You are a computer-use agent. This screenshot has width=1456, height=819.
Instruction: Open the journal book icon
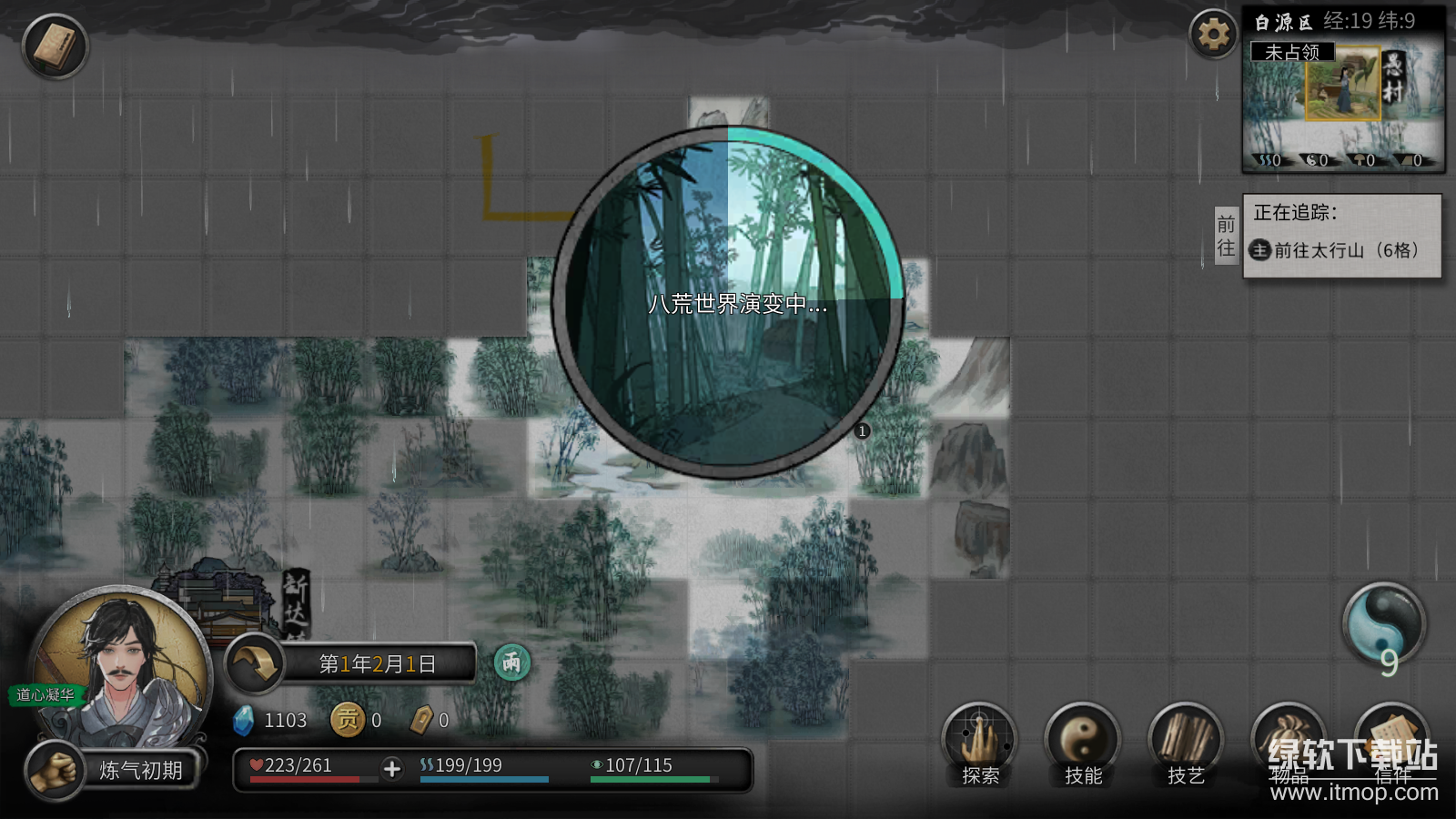(x=55, y=45)
